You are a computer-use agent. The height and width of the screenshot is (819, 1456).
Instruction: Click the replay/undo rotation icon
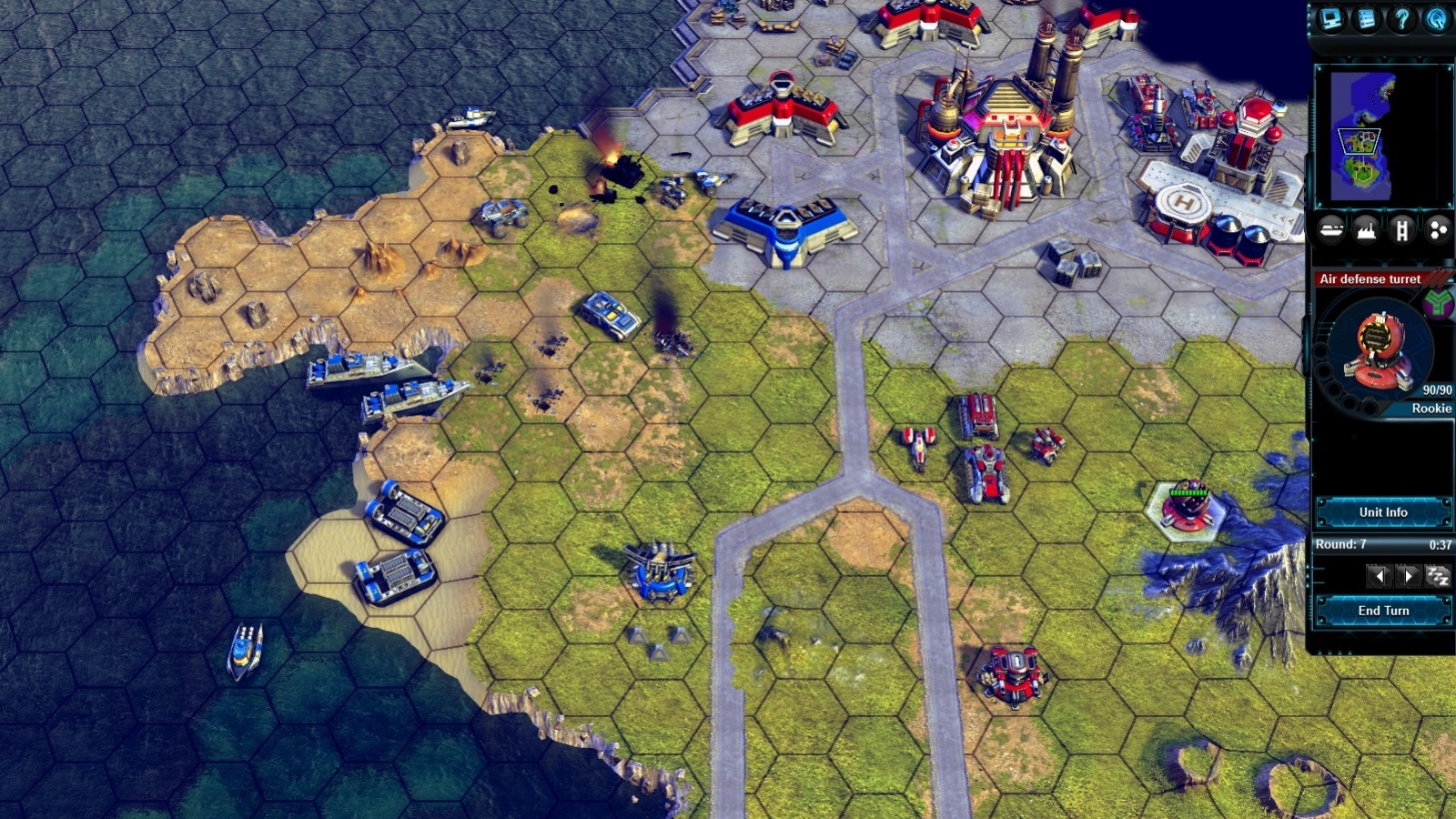(1438, 20)
